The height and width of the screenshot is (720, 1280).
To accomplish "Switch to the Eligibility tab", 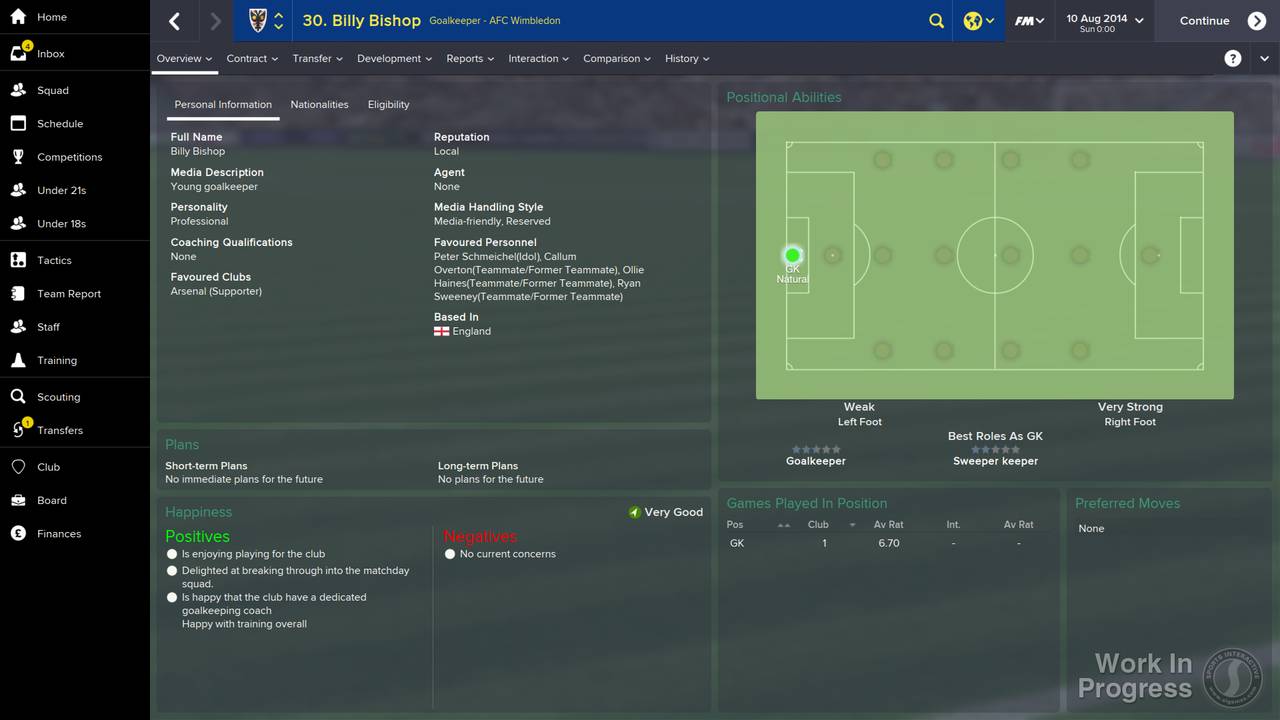I will coord(388,104).
